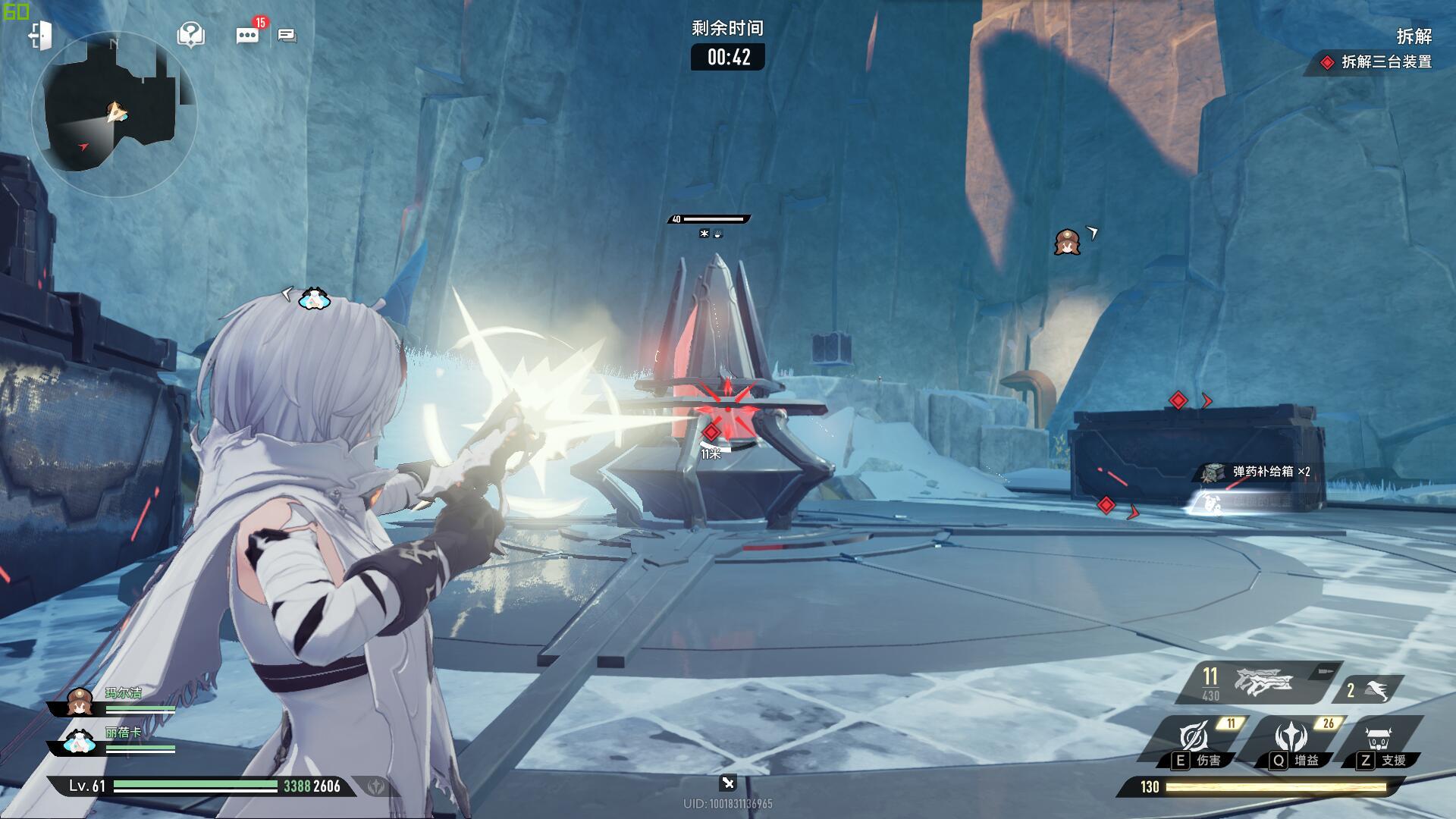Click the 弹药补给箱 ×2 pickup notification
The width and height of the screenshot is (1456, 819).
(1260, 472)
